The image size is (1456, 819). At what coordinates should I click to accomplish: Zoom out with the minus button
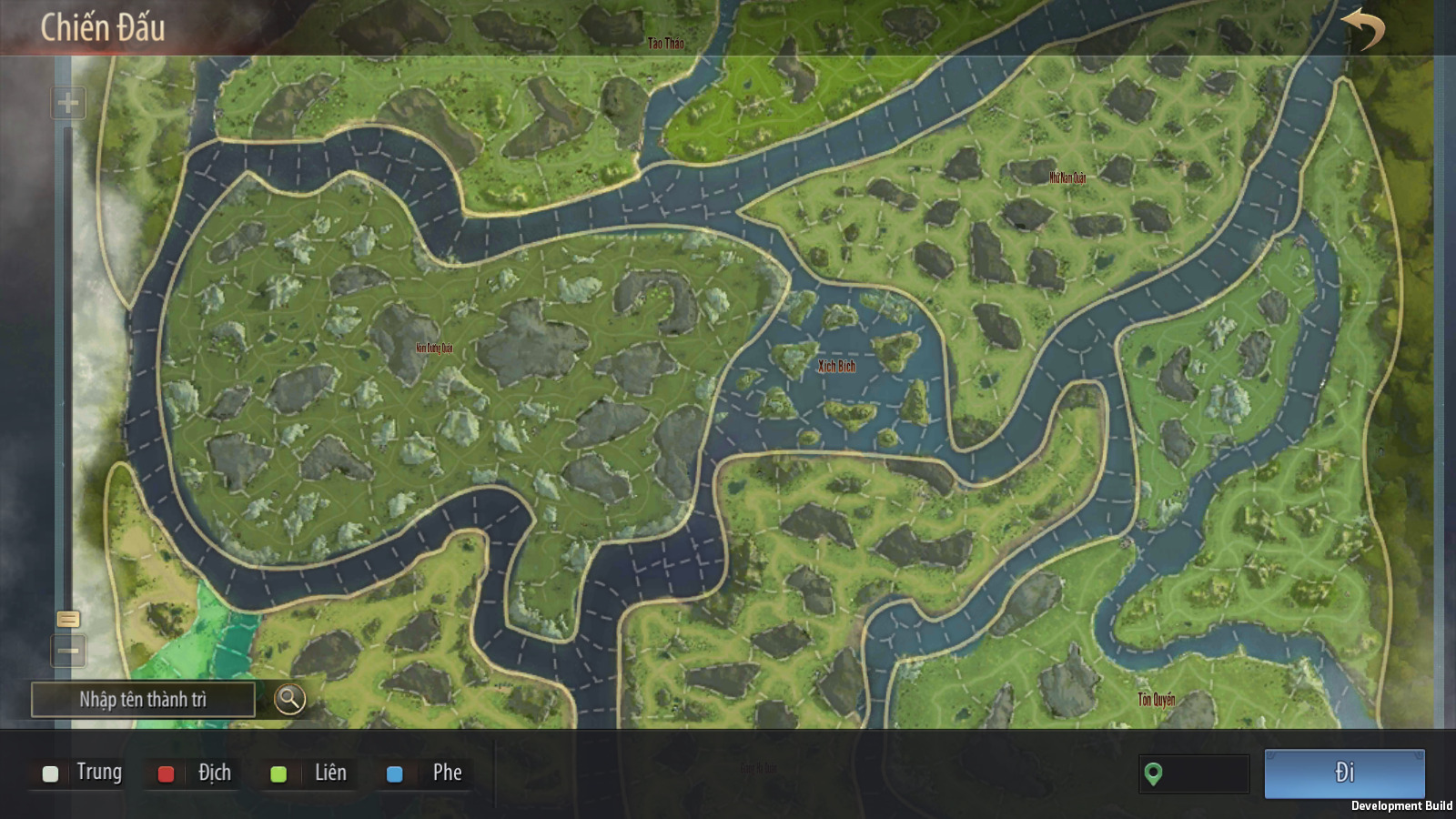click(68, 651)
